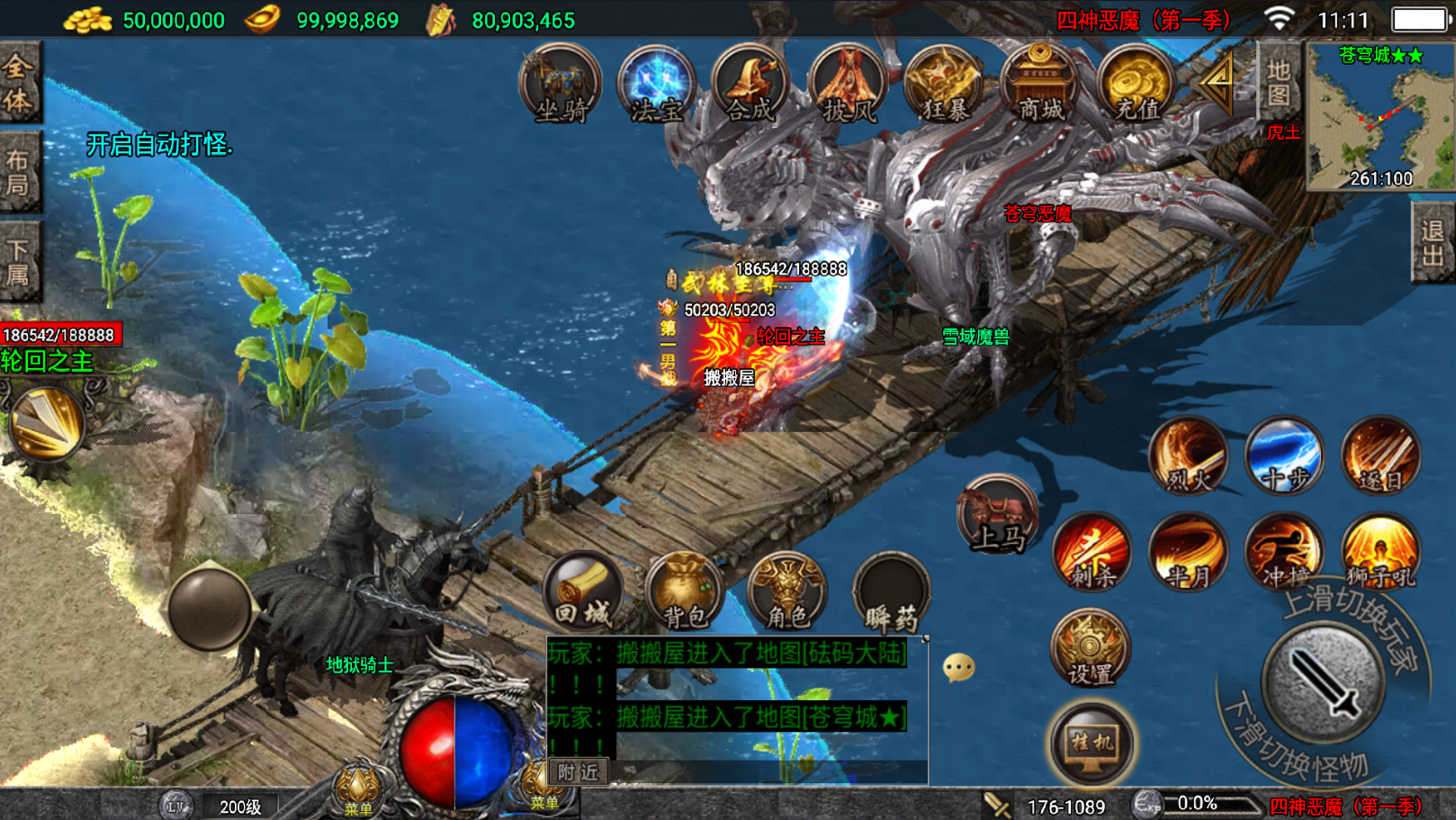Toggle 挂机 auto-battle mode
This screenshot has width=1456, height=820.
[1092, 743]
